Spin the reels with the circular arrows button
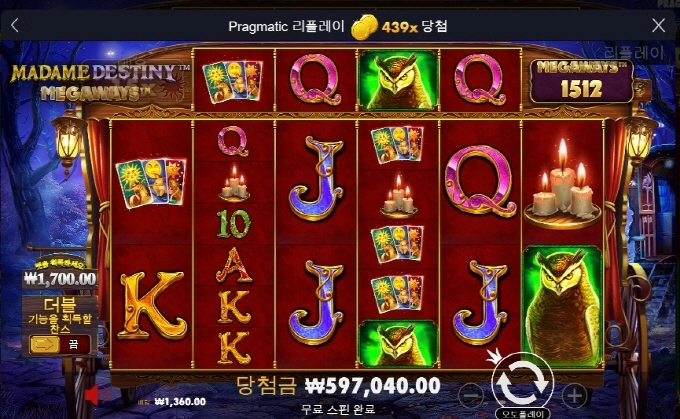The height and width of the screenshot is (419, 680). pos(521,380)
